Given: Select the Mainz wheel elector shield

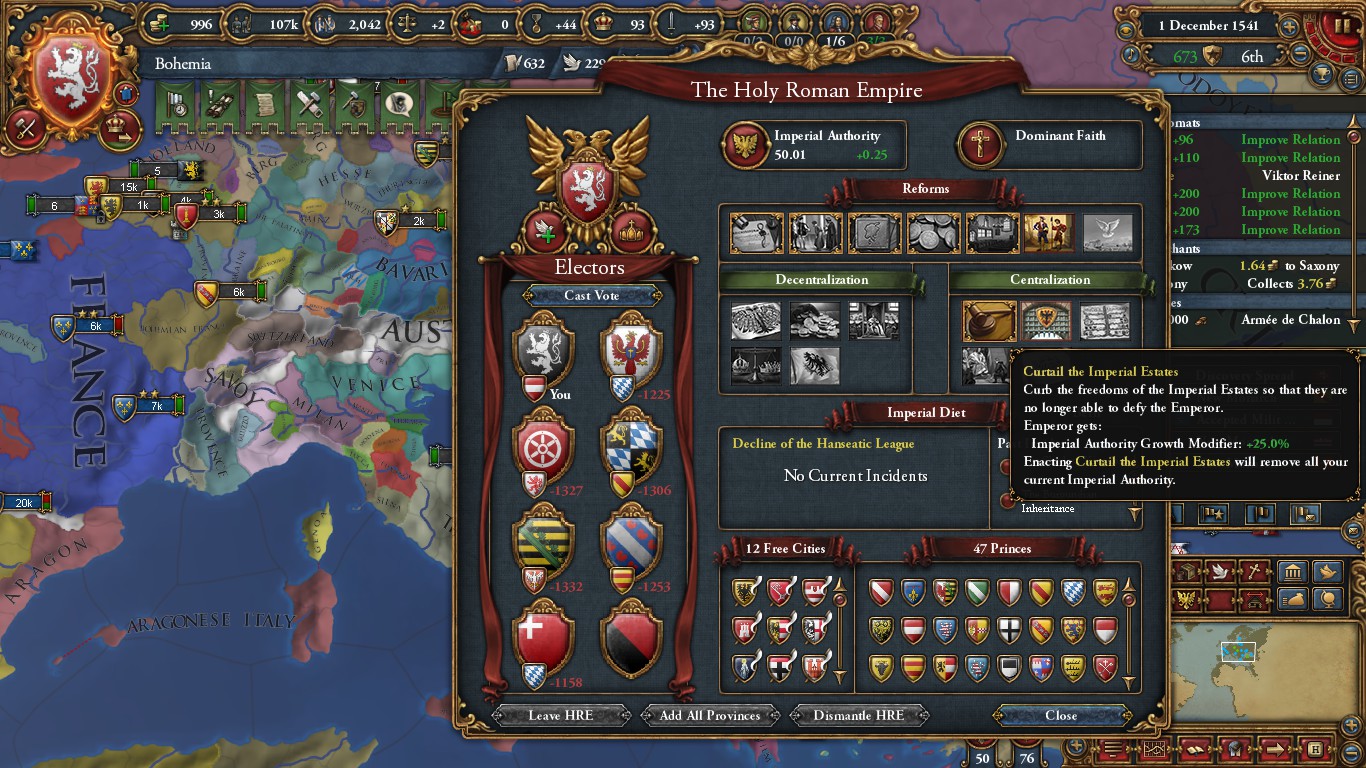Looking at the screenshot, I should (x=542, y=445).
